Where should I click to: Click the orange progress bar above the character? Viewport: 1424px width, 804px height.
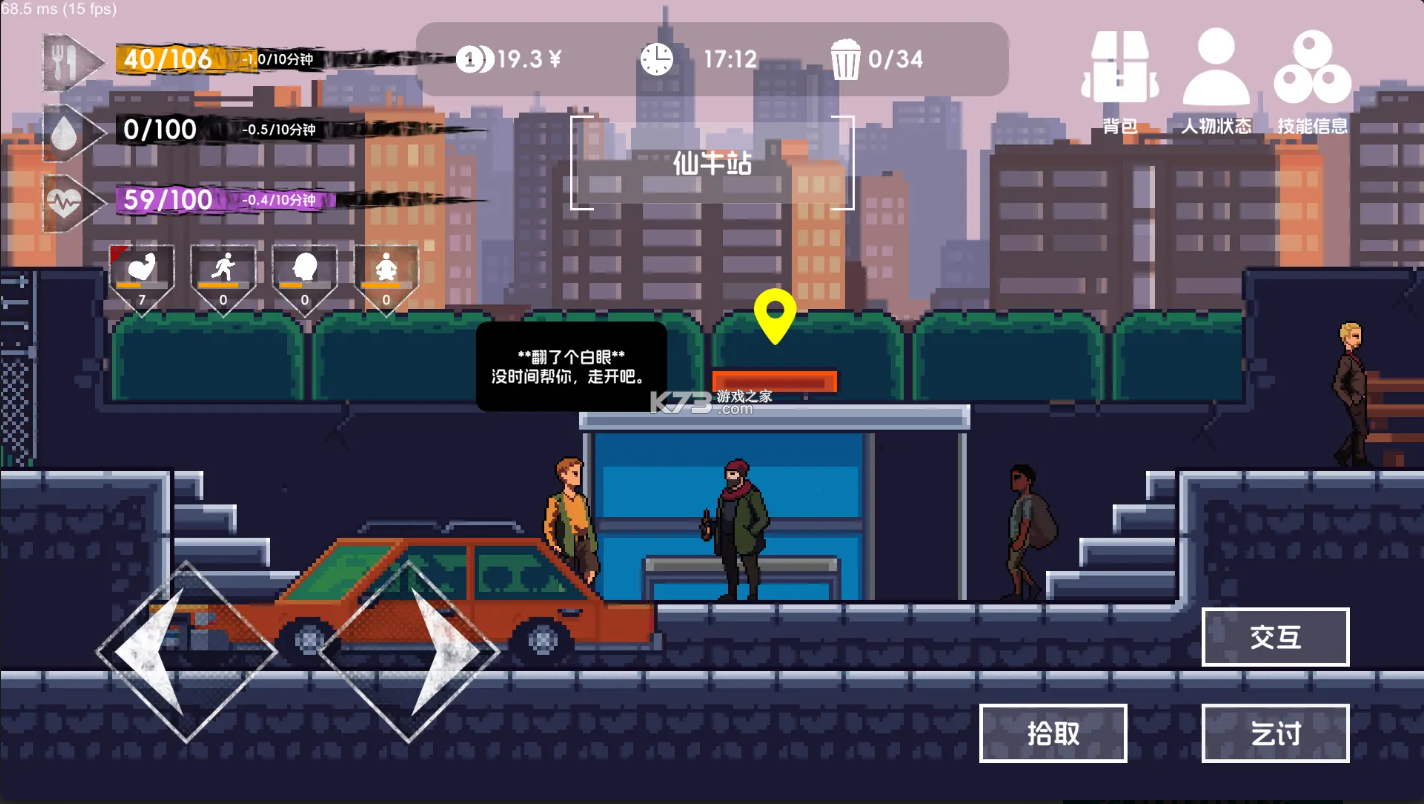pos(775,382)
